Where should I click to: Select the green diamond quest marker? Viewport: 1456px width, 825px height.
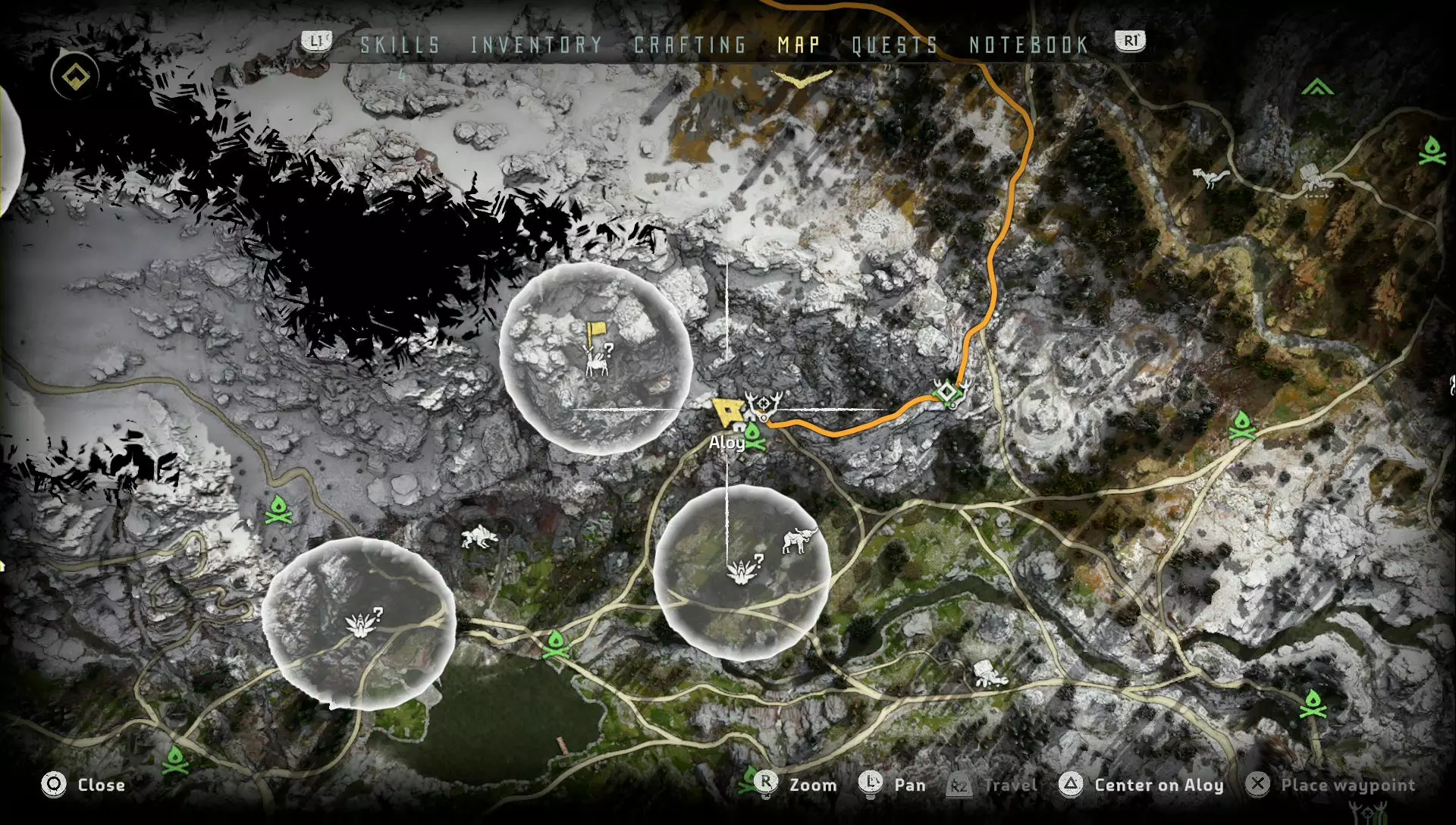(x=948, y=393)
